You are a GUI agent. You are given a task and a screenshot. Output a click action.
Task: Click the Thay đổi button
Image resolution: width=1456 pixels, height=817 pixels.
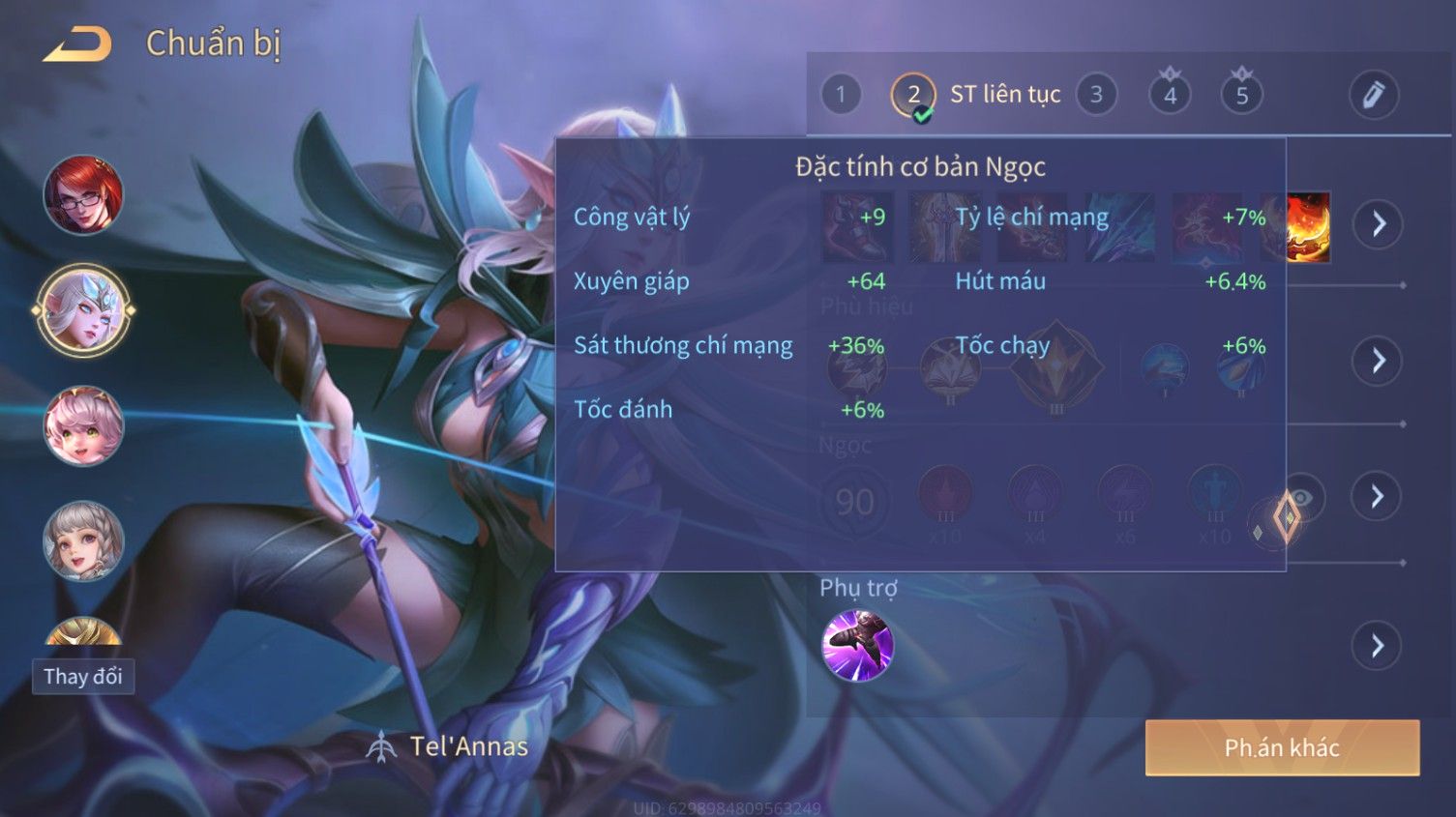(x=83, y=676)
